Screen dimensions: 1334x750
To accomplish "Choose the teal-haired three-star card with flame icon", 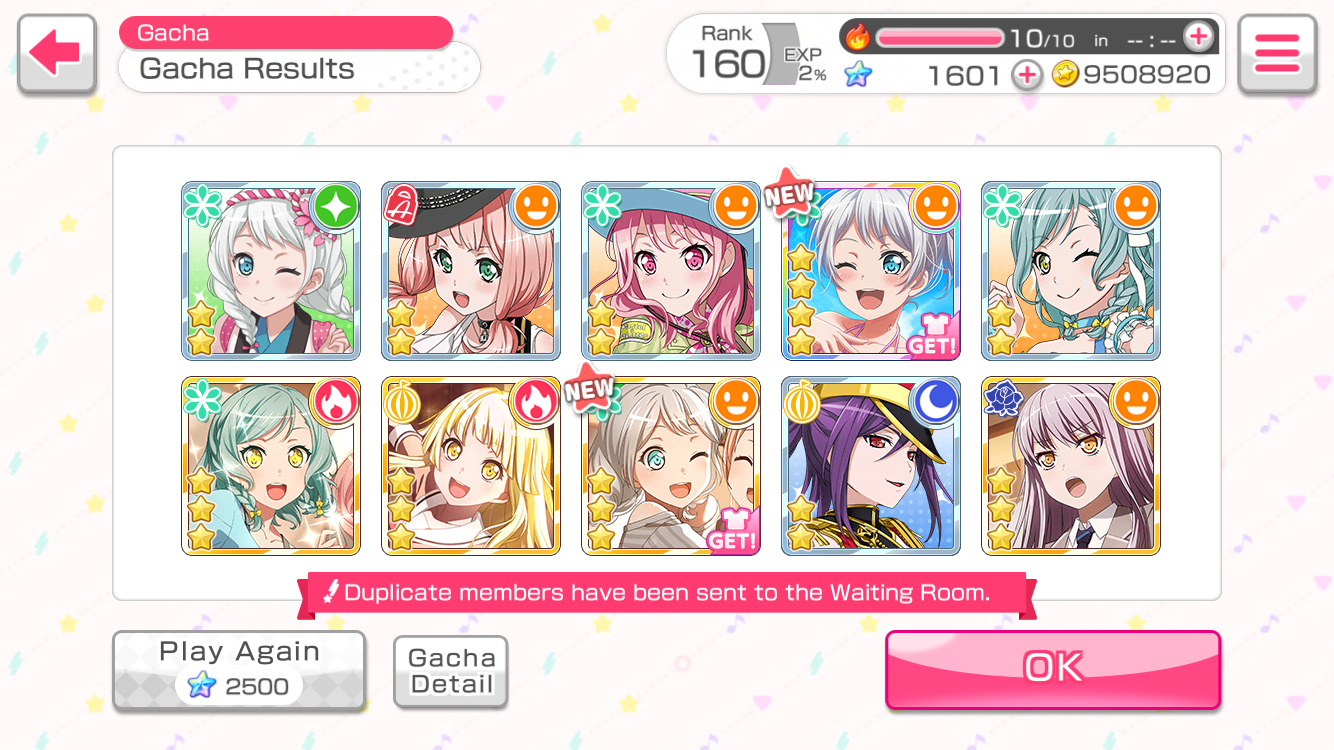I will point(270,466).
